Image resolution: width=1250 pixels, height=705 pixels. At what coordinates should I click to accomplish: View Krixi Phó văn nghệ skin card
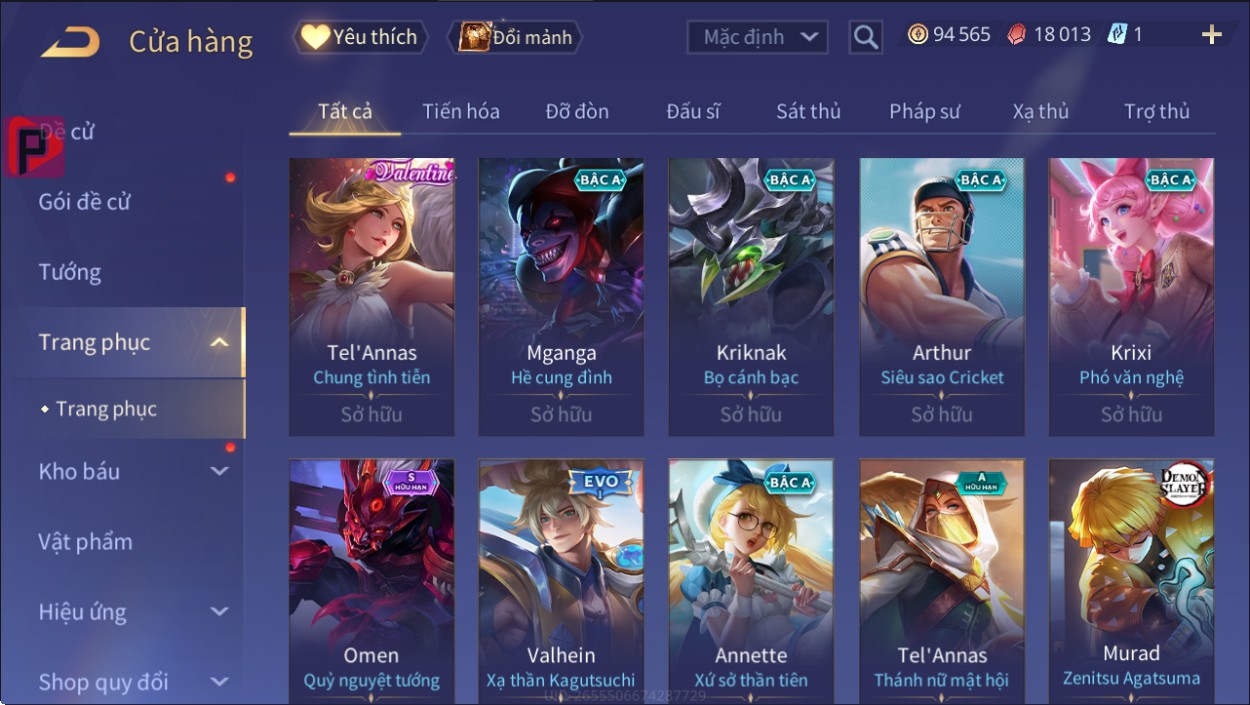1131,296
